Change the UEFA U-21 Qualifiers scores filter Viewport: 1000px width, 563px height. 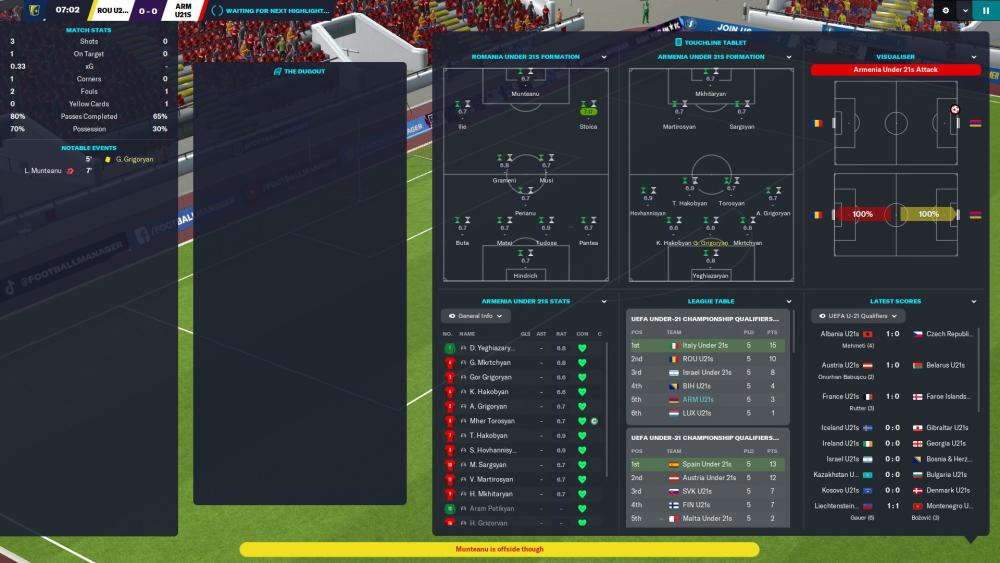click(x=862, y=316)
